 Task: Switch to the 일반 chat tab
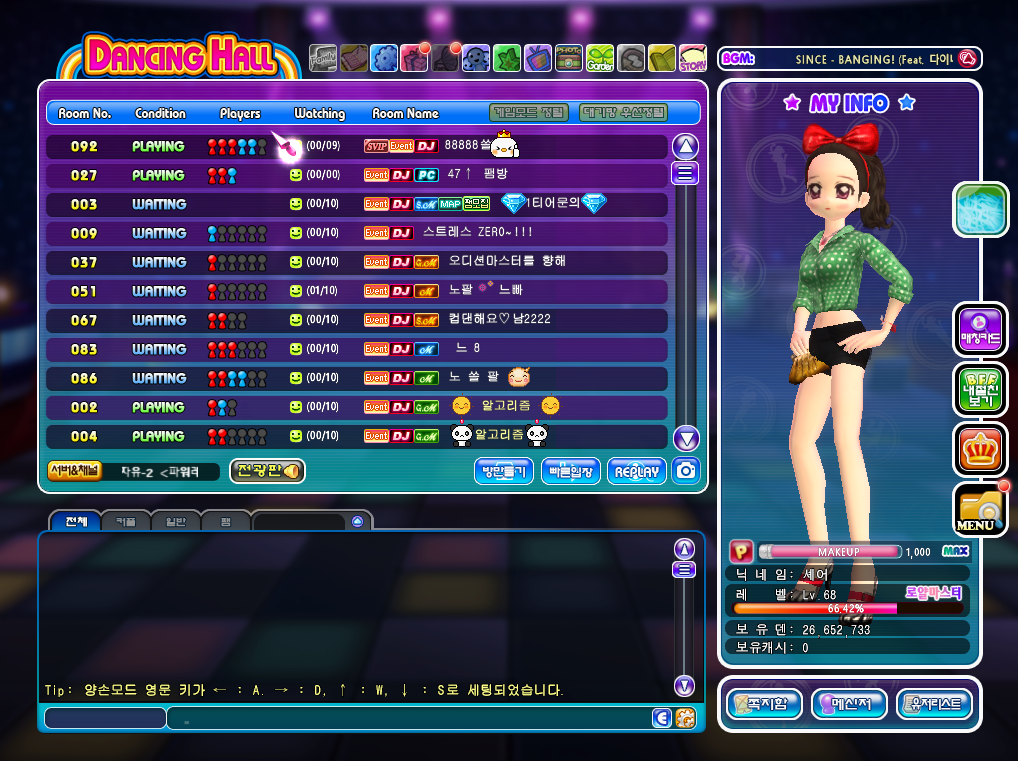[x=176, y=521]
